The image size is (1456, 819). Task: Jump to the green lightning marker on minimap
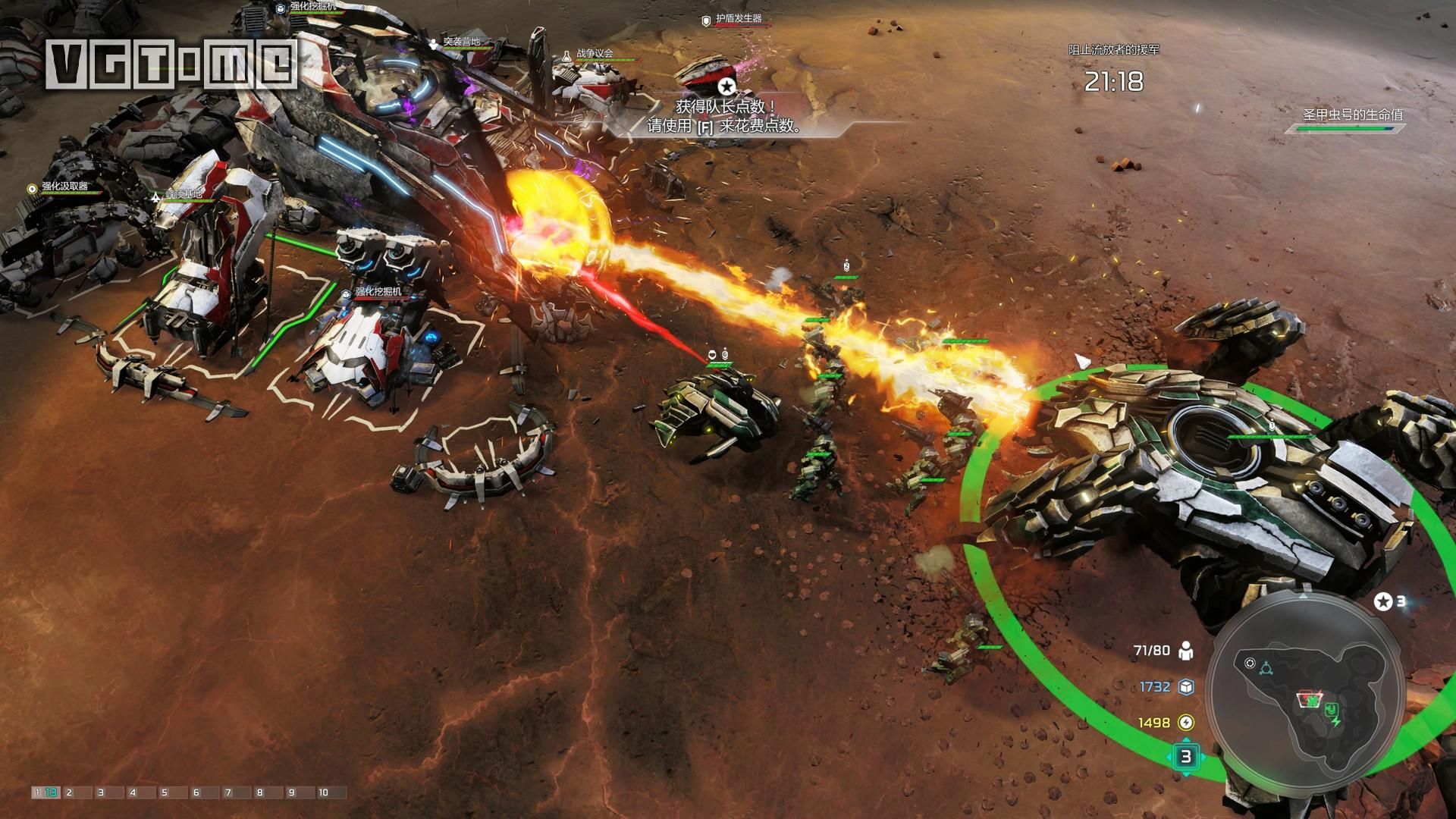pyautogui.click(x=1337, y=722)
